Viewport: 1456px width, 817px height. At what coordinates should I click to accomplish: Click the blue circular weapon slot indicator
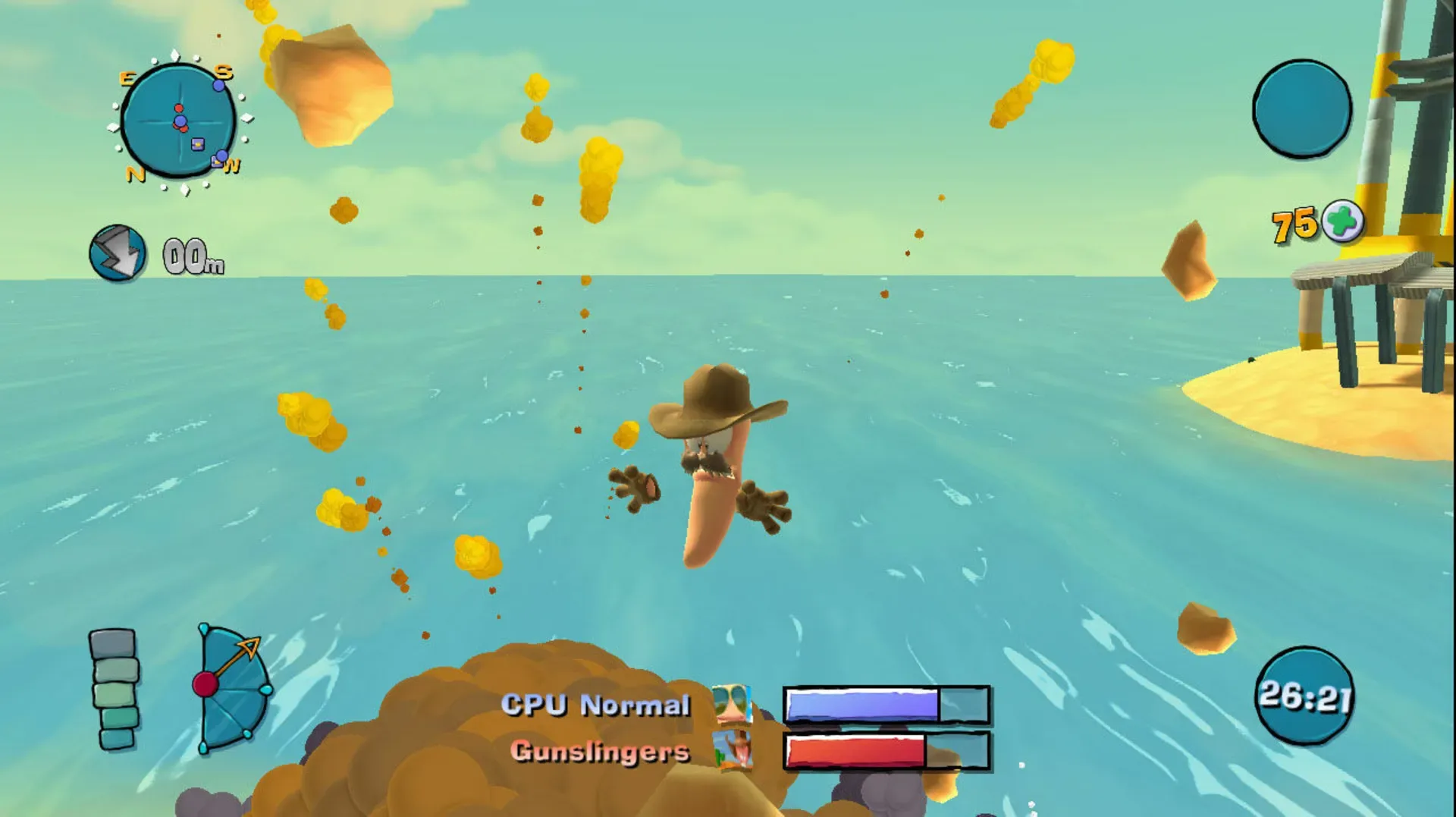pyautogui.click(x=1301, y=111)
